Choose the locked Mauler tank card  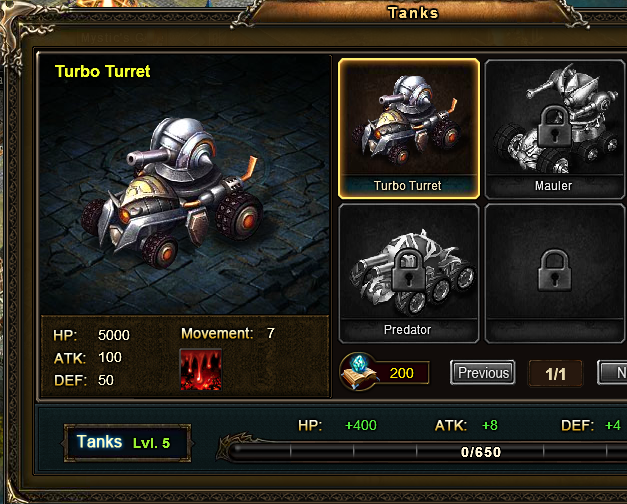(553, 127)
